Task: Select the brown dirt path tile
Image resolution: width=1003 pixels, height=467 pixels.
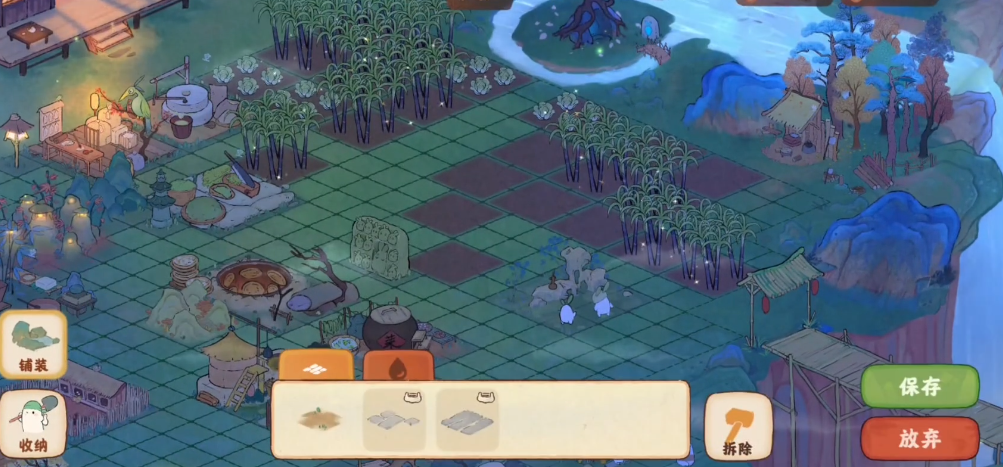Action: tap(319, 419)
